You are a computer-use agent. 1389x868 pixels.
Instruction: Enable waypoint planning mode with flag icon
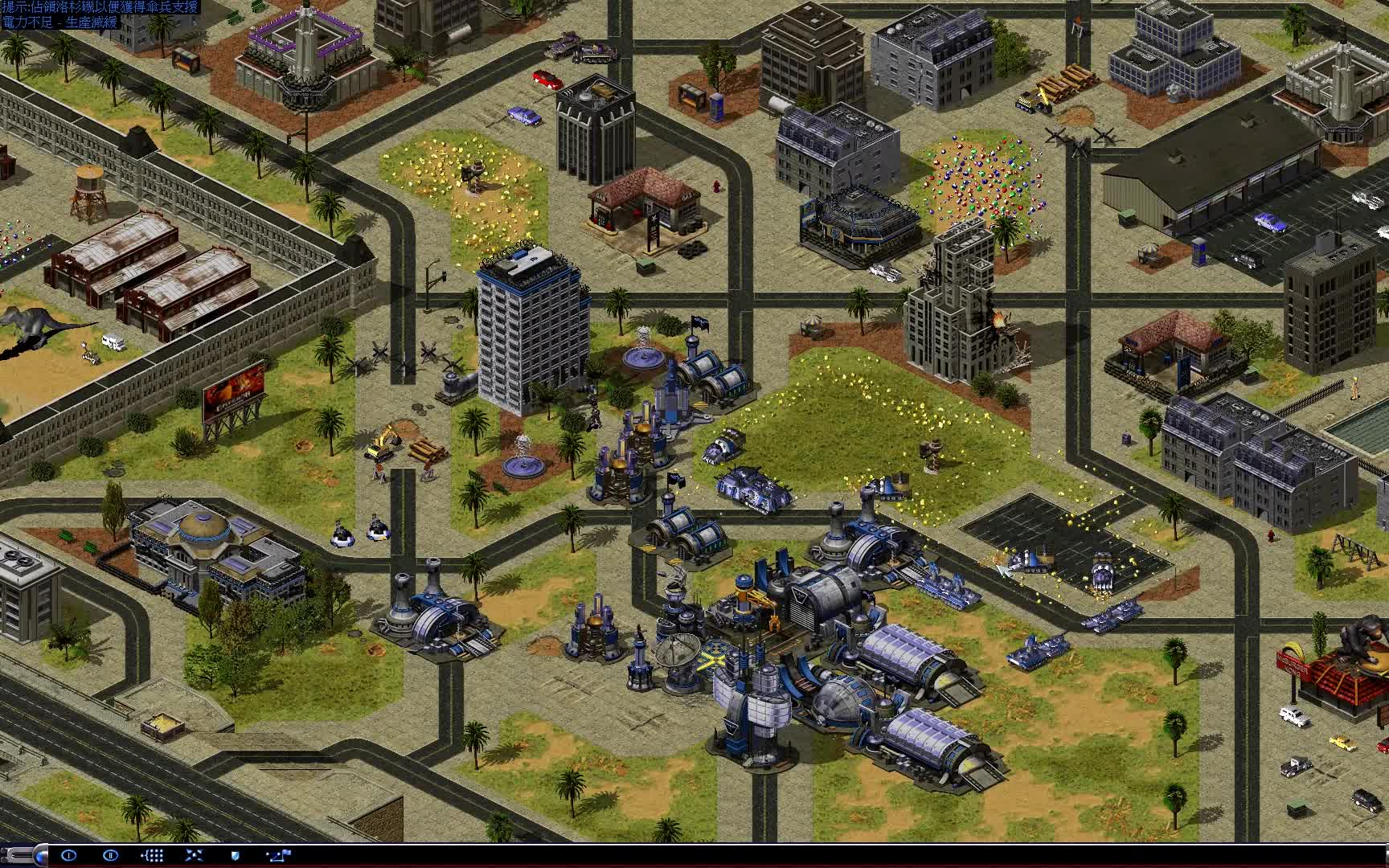(x=278, y=855)
